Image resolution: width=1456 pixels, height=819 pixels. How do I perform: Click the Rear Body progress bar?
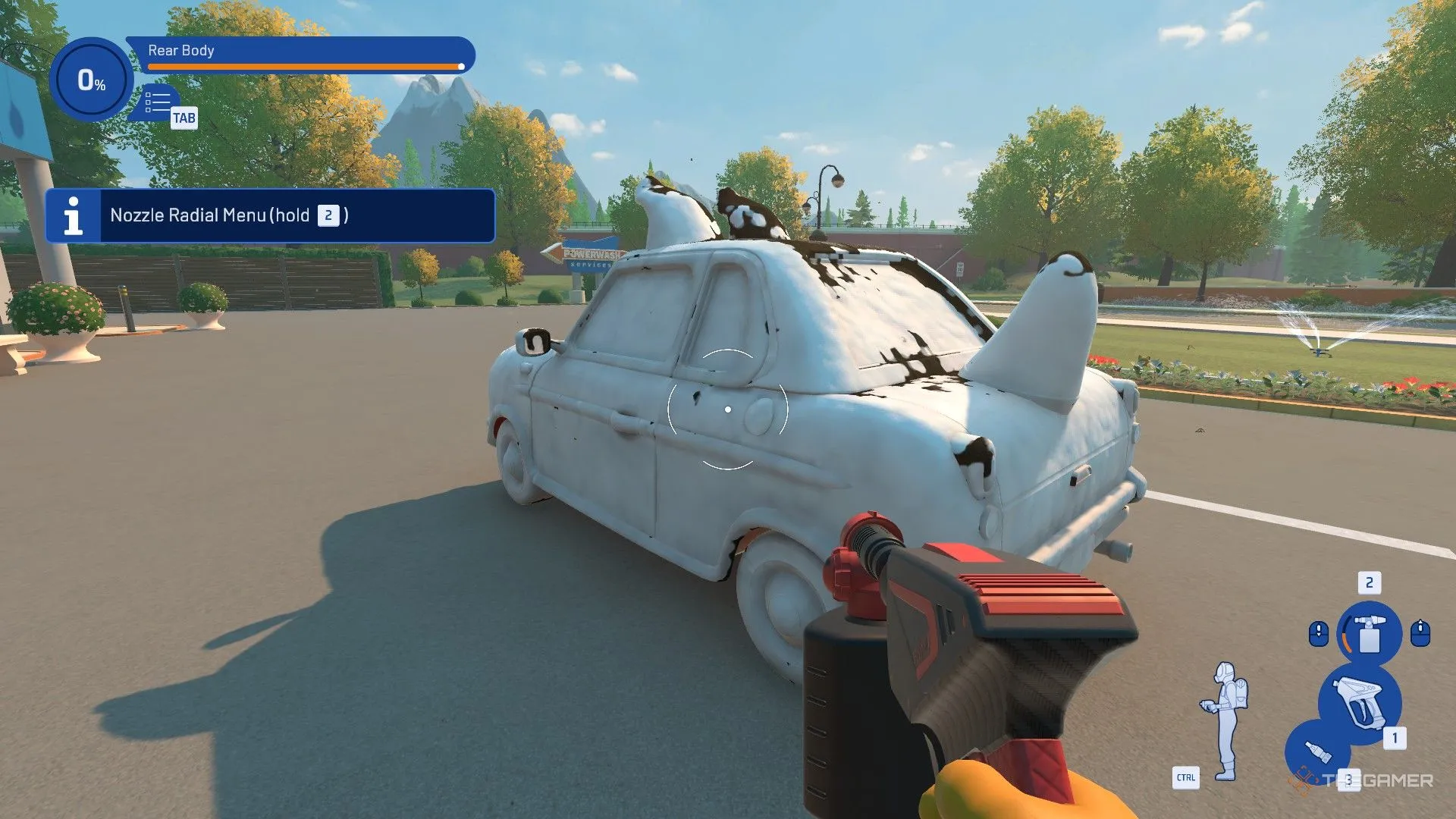[x=306, y=67]
